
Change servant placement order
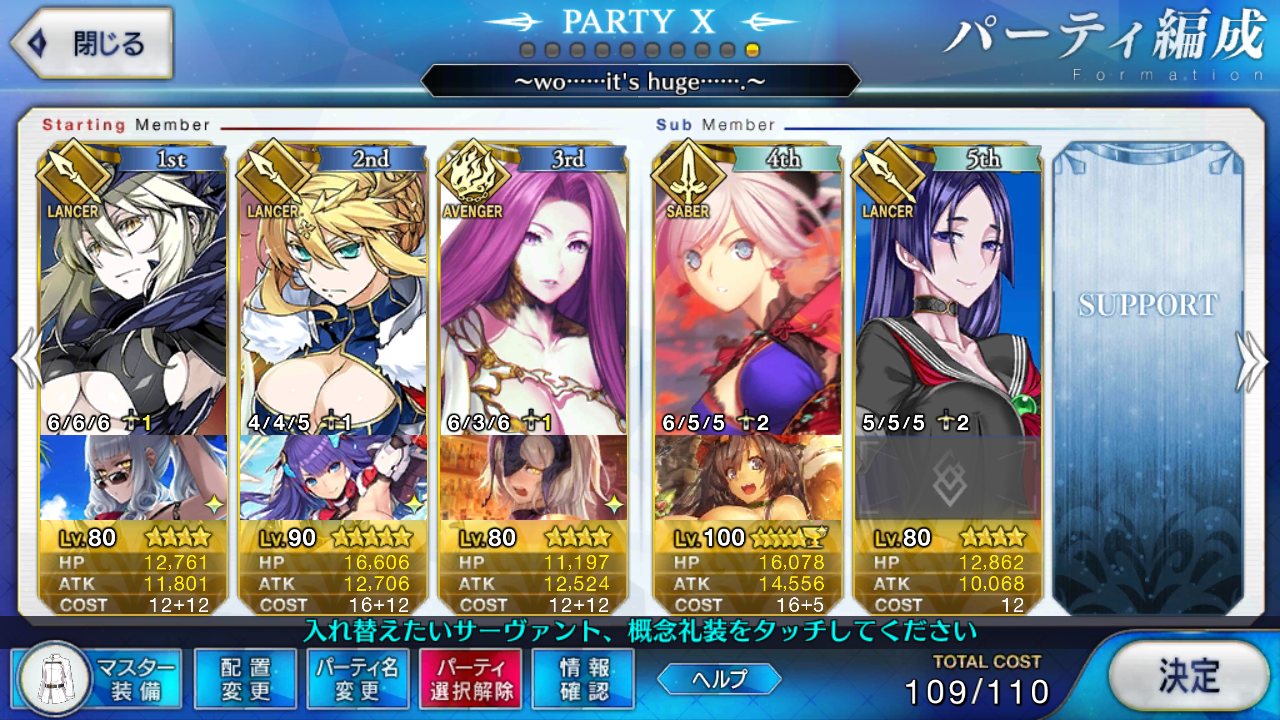[245, 678]
